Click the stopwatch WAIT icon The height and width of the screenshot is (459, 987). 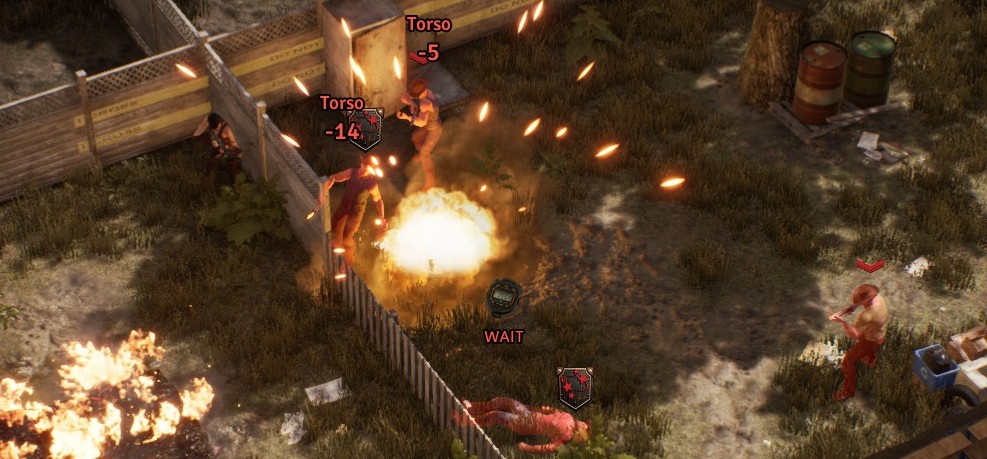coord(503,299)
